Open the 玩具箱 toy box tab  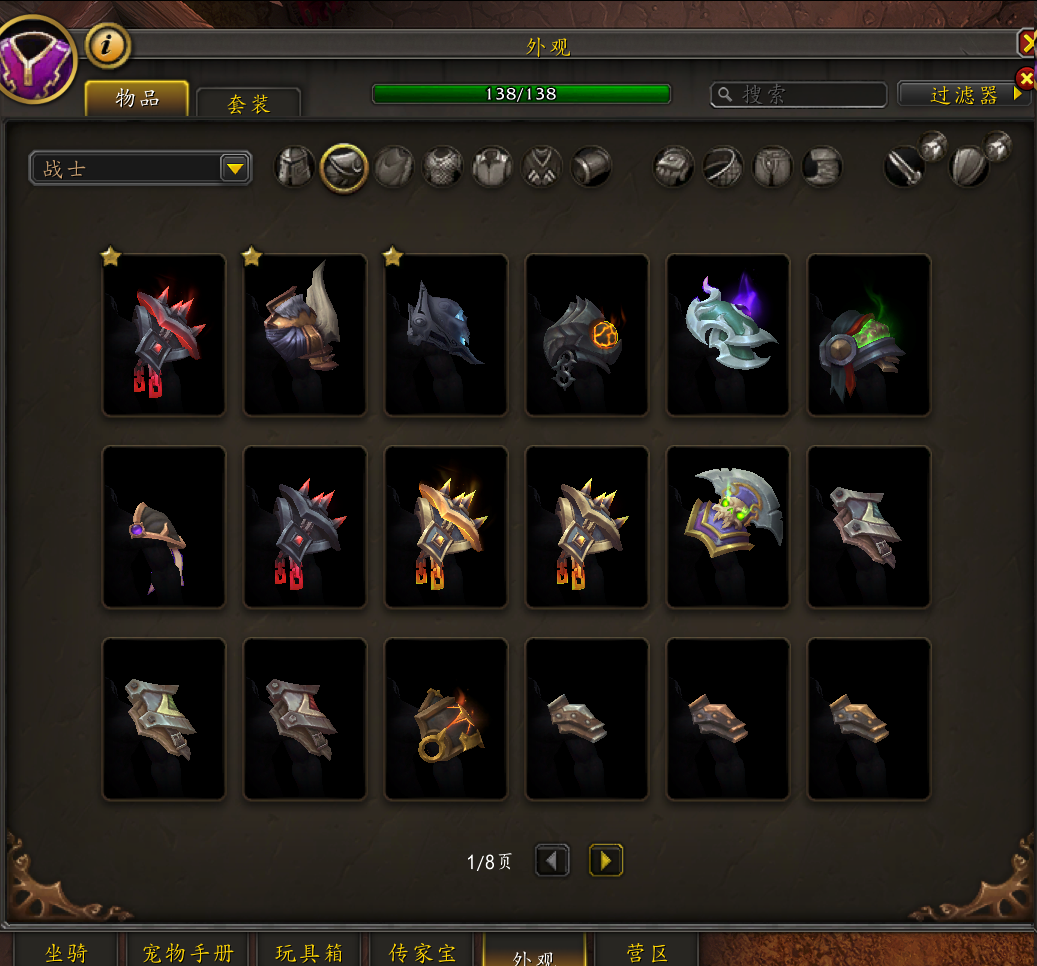pyautogui.click(x=309, y=952)
